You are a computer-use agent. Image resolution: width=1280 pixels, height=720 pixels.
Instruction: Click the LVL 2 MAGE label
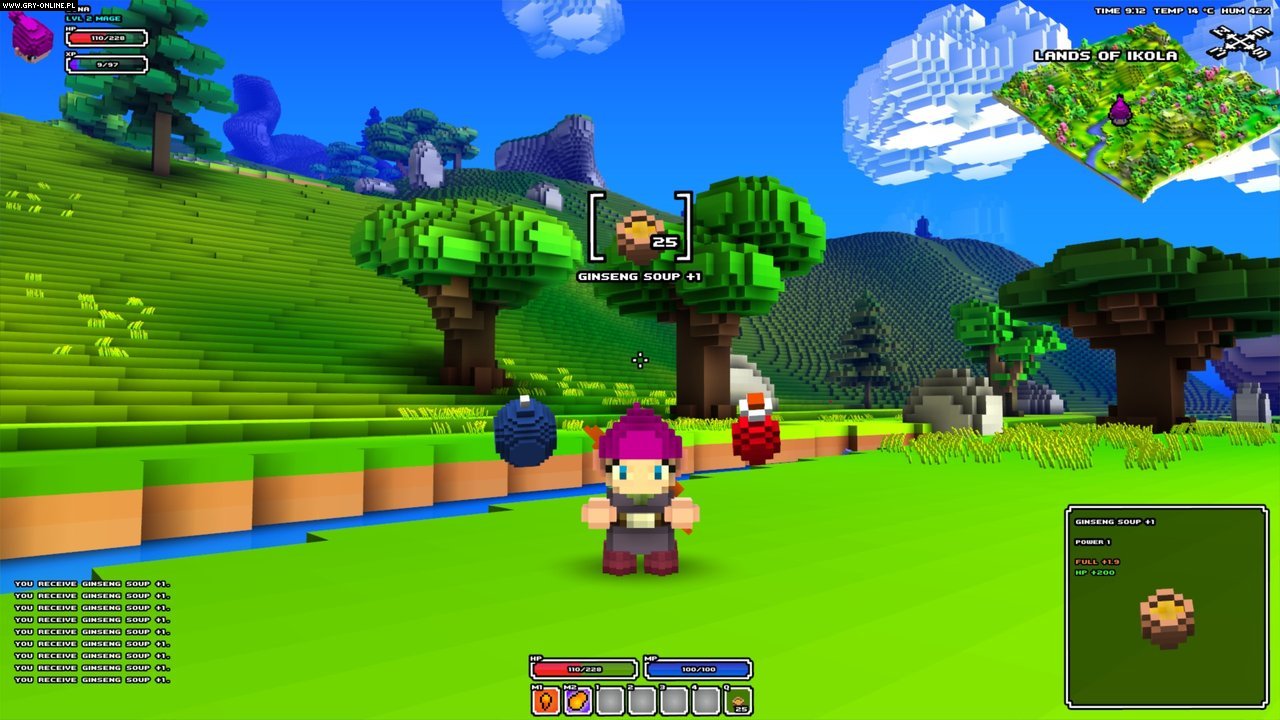point(93,18)
